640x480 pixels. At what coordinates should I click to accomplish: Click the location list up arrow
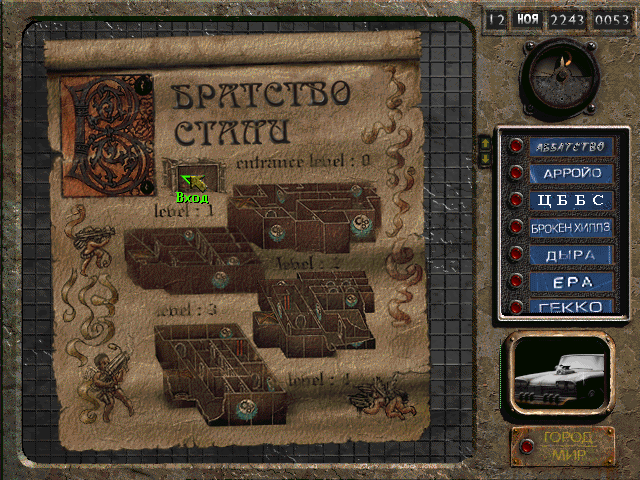(x=487, y=142)
